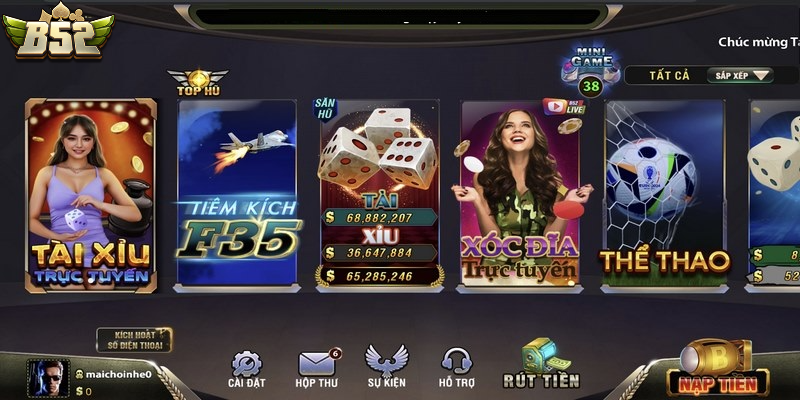Tap the Rút Tiền withdraw button
The height and width of the screenshot is (400, 800).
point(540,364)
